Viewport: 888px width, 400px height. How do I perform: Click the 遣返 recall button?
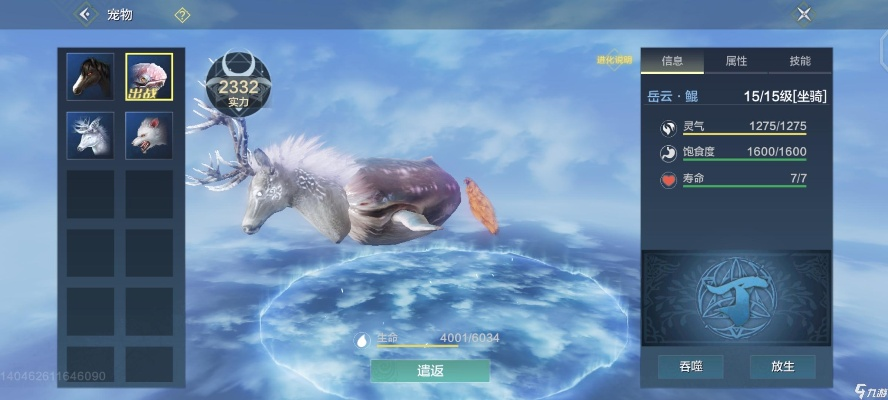click(430, 370)
